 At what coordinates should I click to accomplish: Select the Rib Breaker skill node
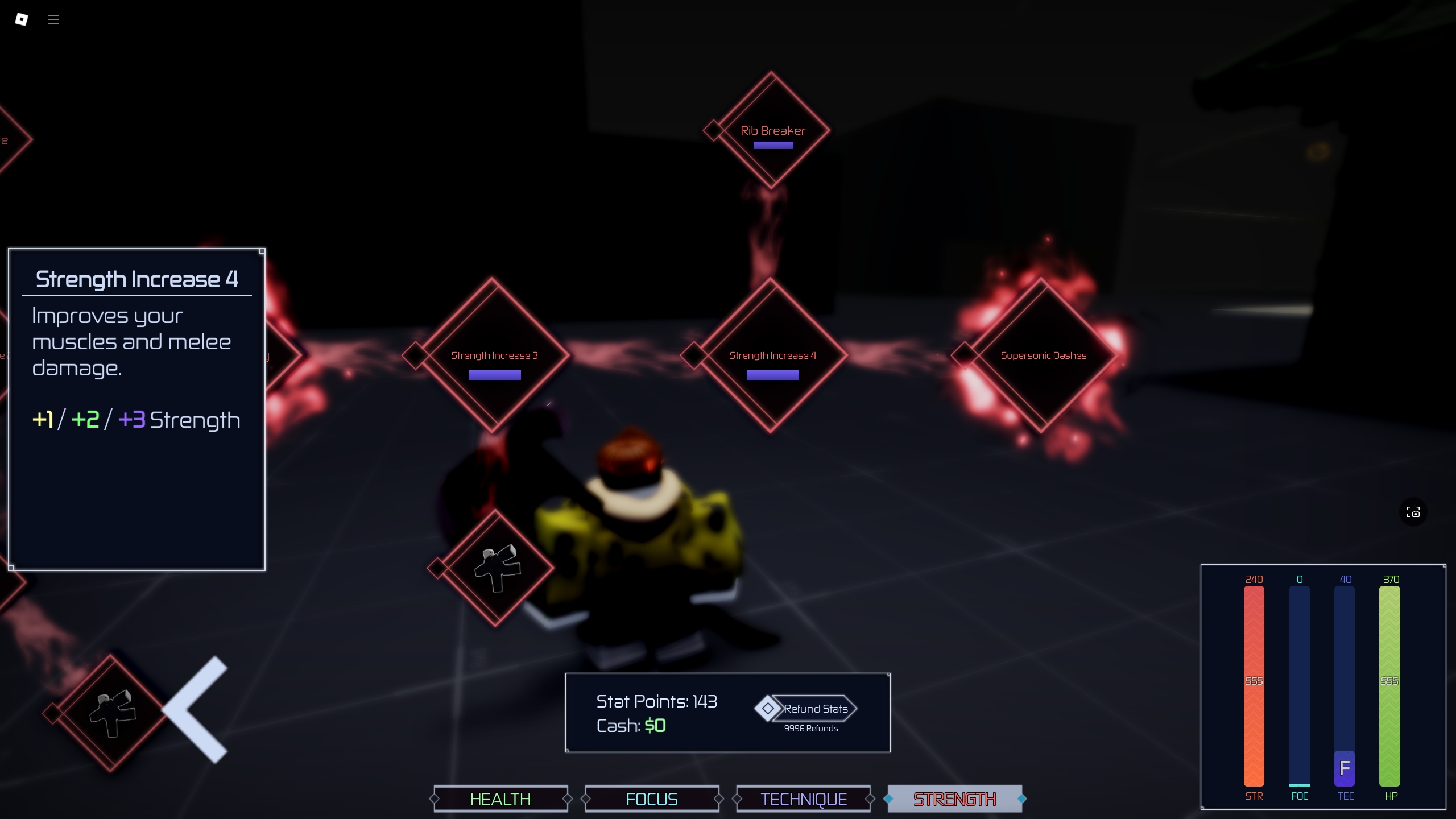[x=772, y=131]
